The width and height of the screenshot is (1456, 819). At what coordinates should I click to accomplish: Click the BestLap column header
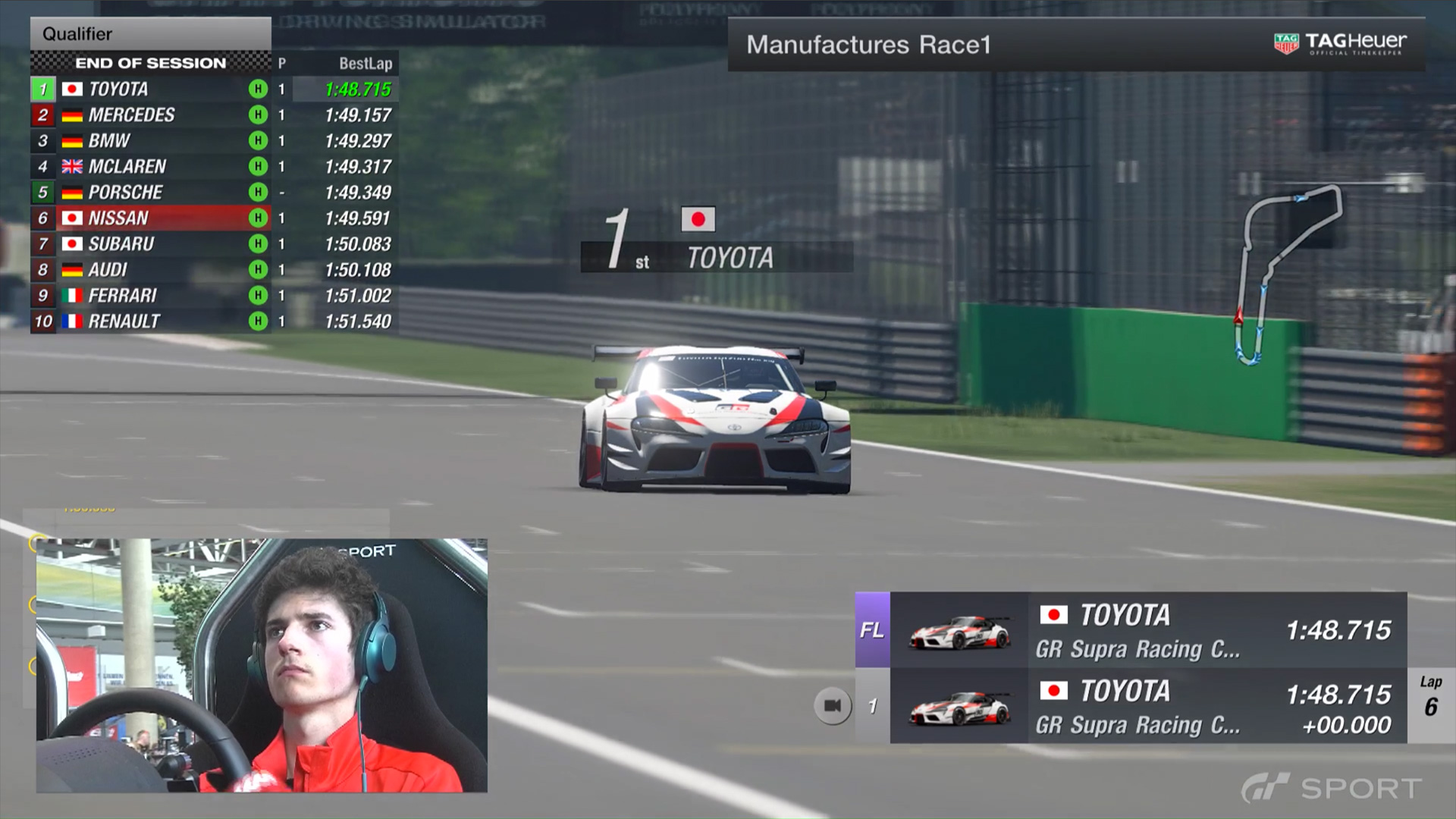coord(365,64)
